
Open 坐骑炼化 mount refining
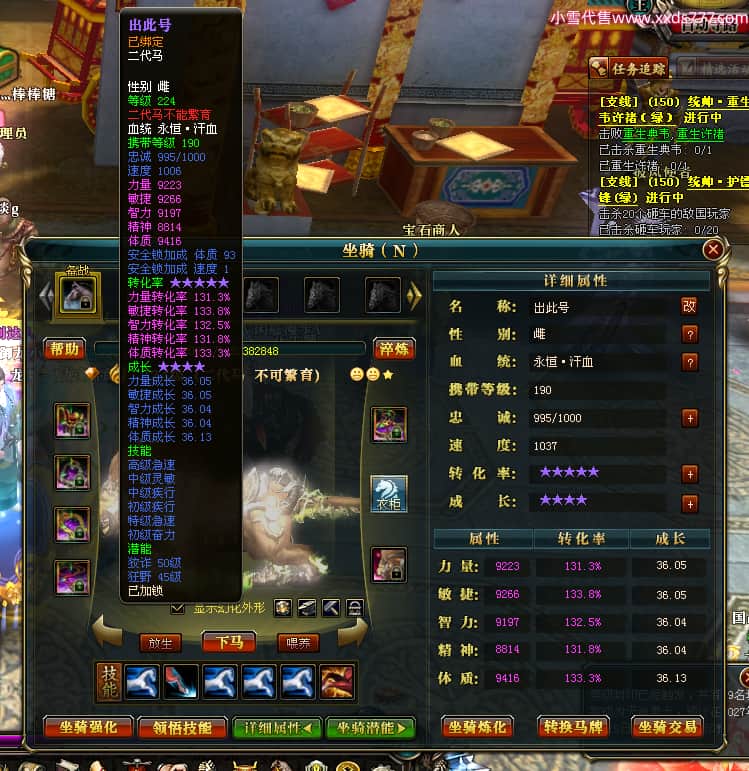click(x=478, y=727)
